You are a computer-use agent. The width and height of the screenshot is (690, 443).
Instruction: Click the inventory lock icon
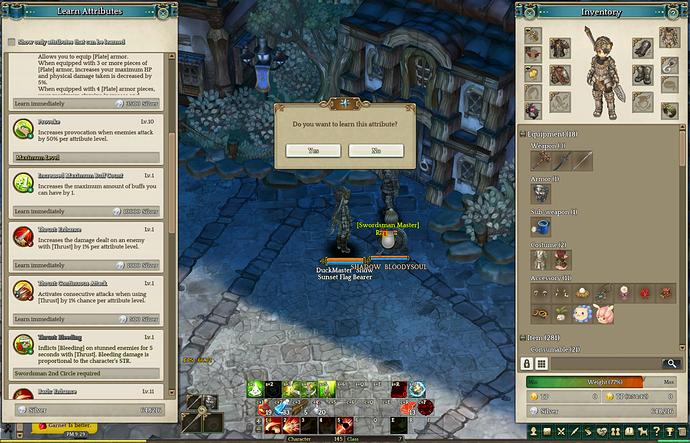[525, 364]
